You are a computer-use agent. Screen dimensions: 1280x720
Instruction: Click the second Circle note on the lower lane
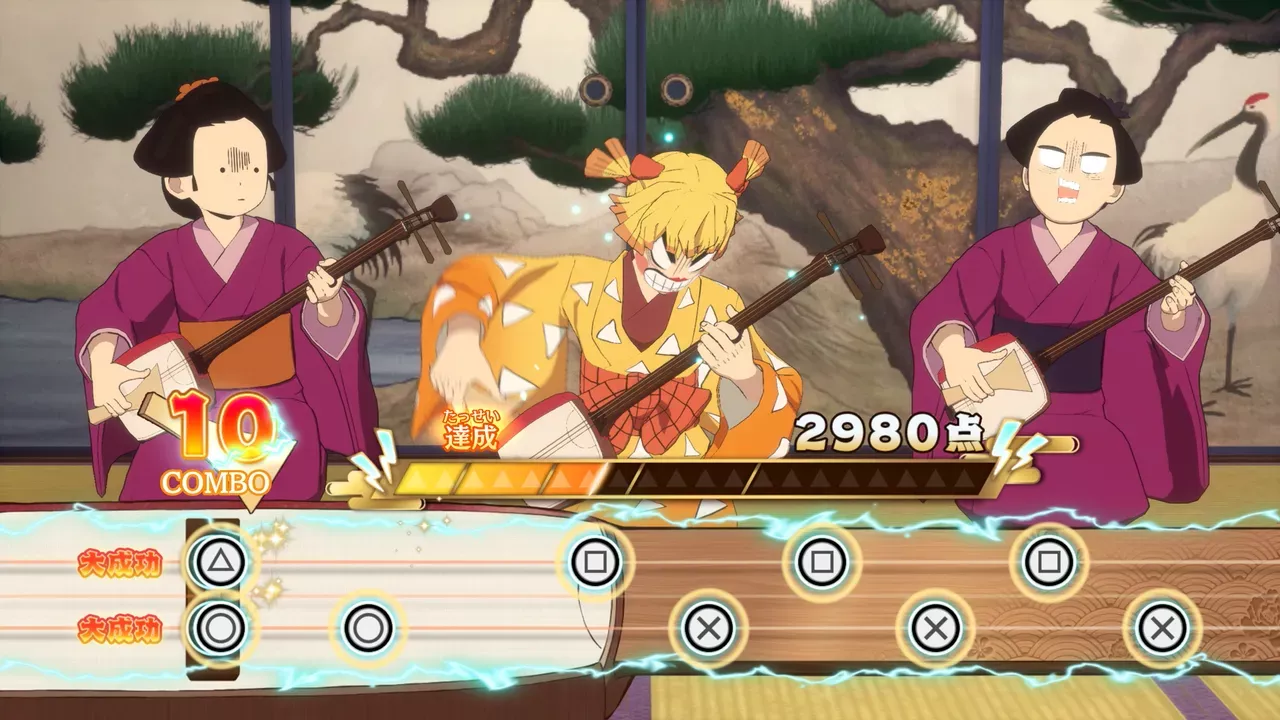(367, 629)
